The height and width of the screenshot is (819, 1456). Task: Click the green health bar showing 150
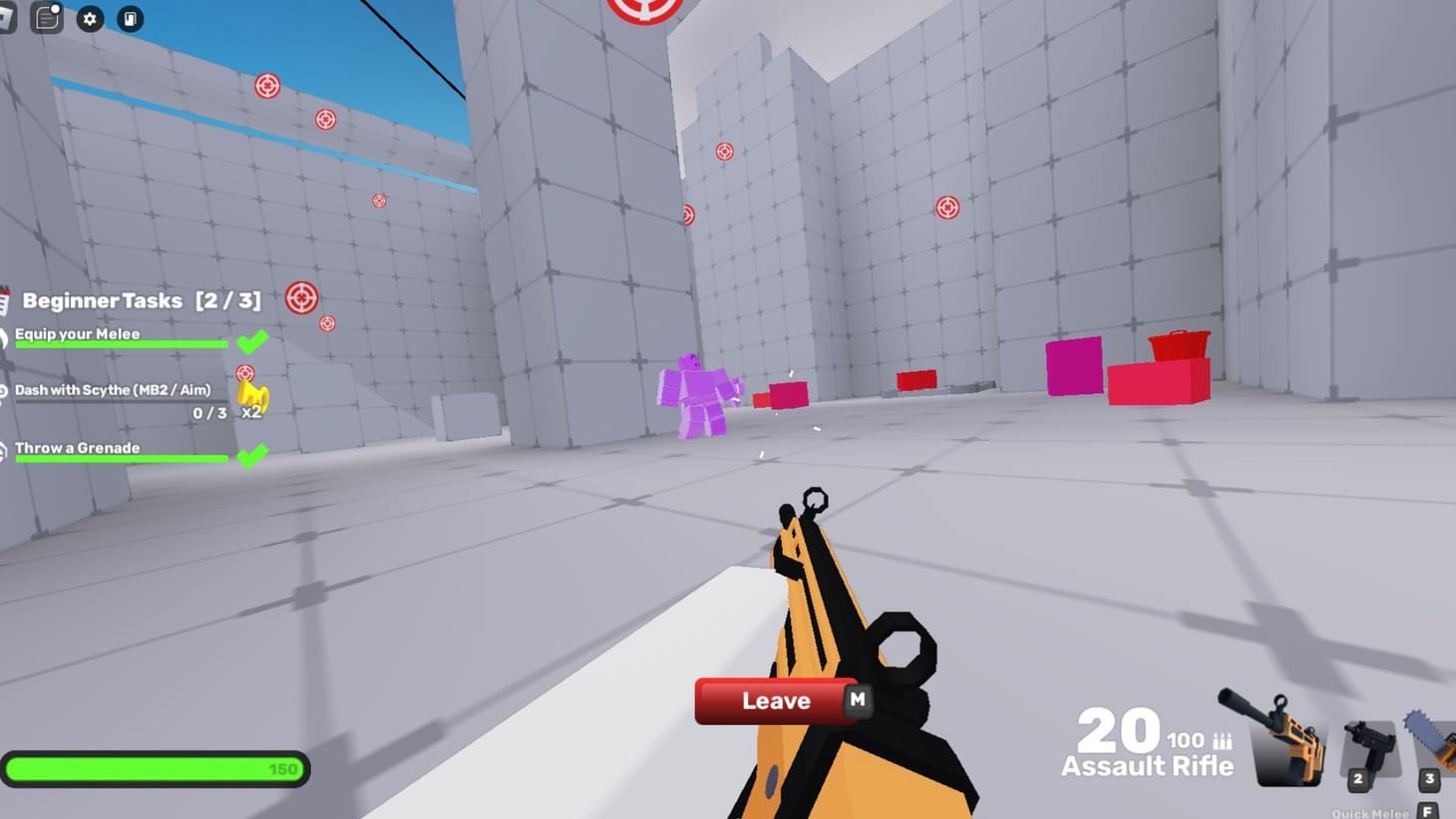click(155, 768)
